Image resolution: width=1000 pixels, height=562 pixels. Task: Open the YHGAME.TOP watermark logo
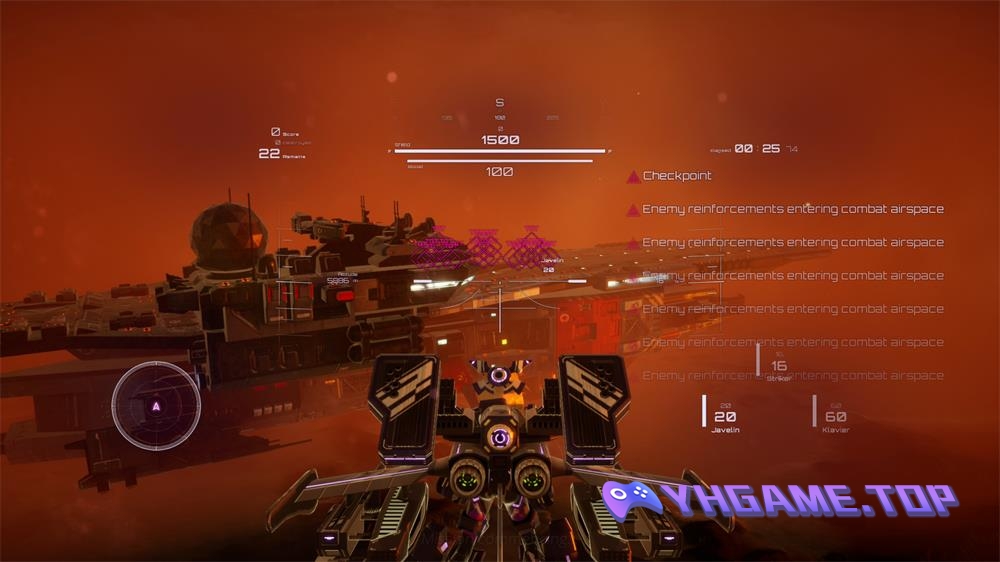(778, 500)
